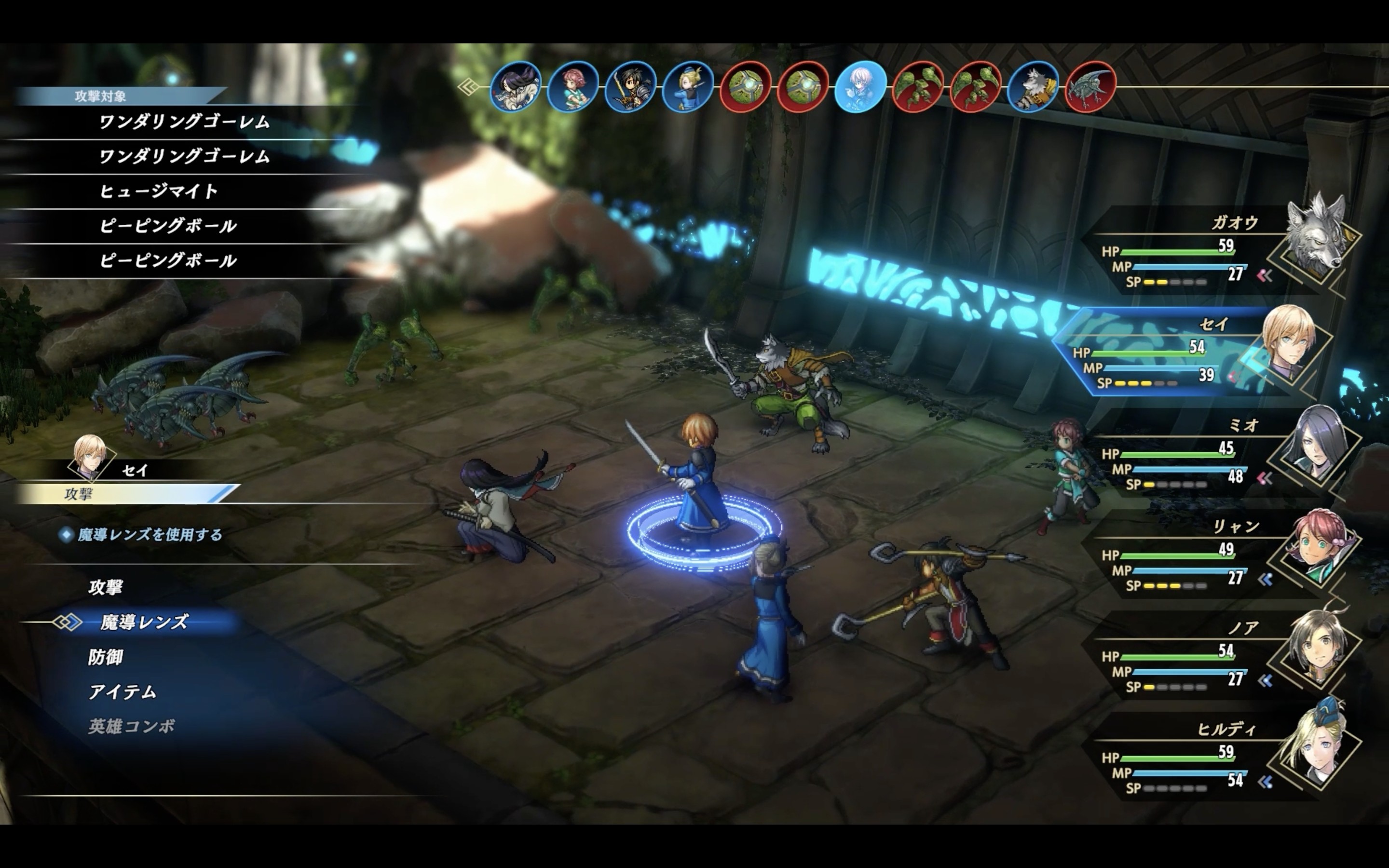This screenshot has height=868, width=1389.
Task: Select the first turn order portrait, Mio
Action: (x=516, y=87)
